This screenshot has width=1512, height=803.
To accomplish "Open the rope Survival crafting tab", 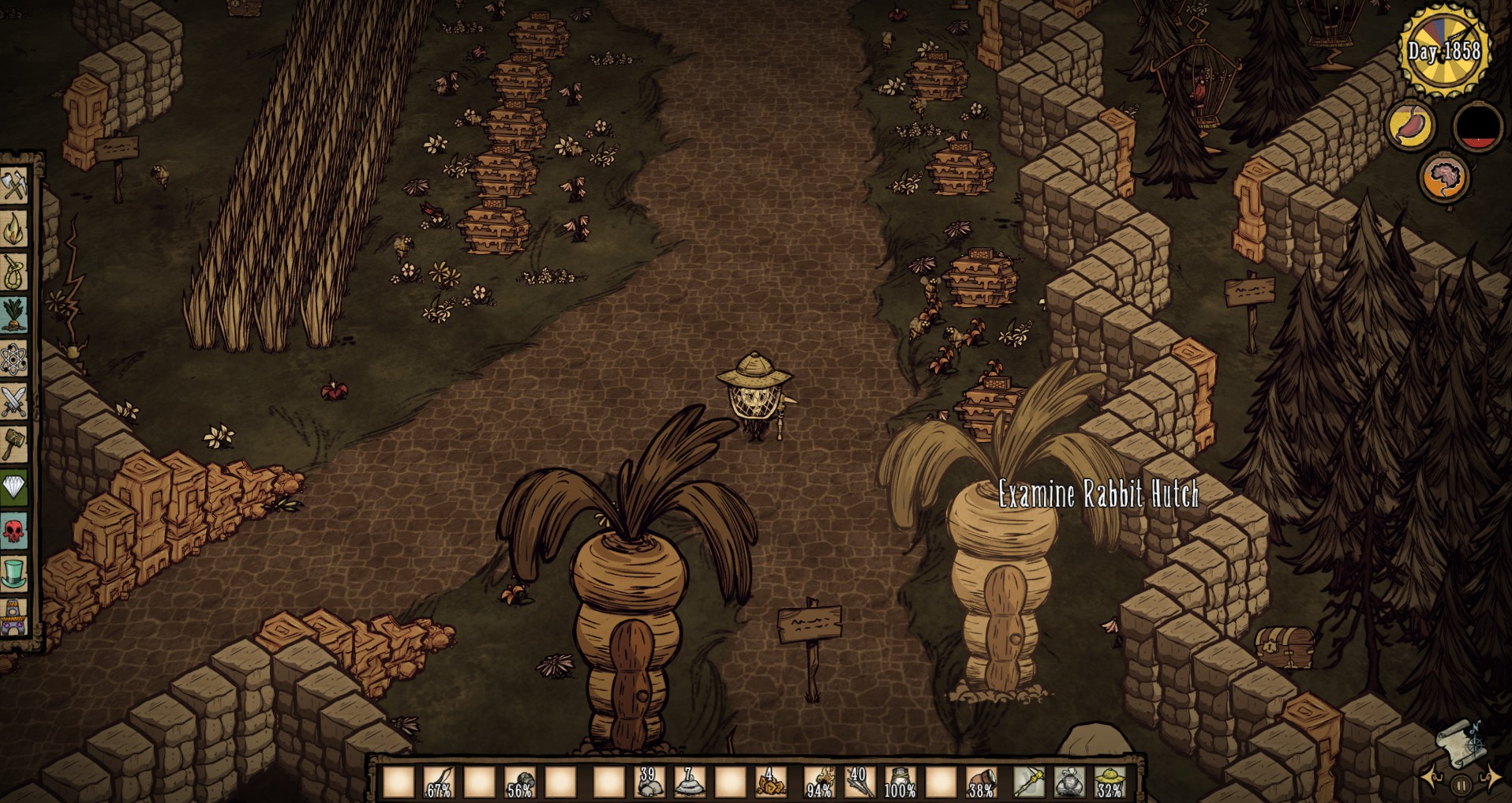I will (x=14, y=272).
